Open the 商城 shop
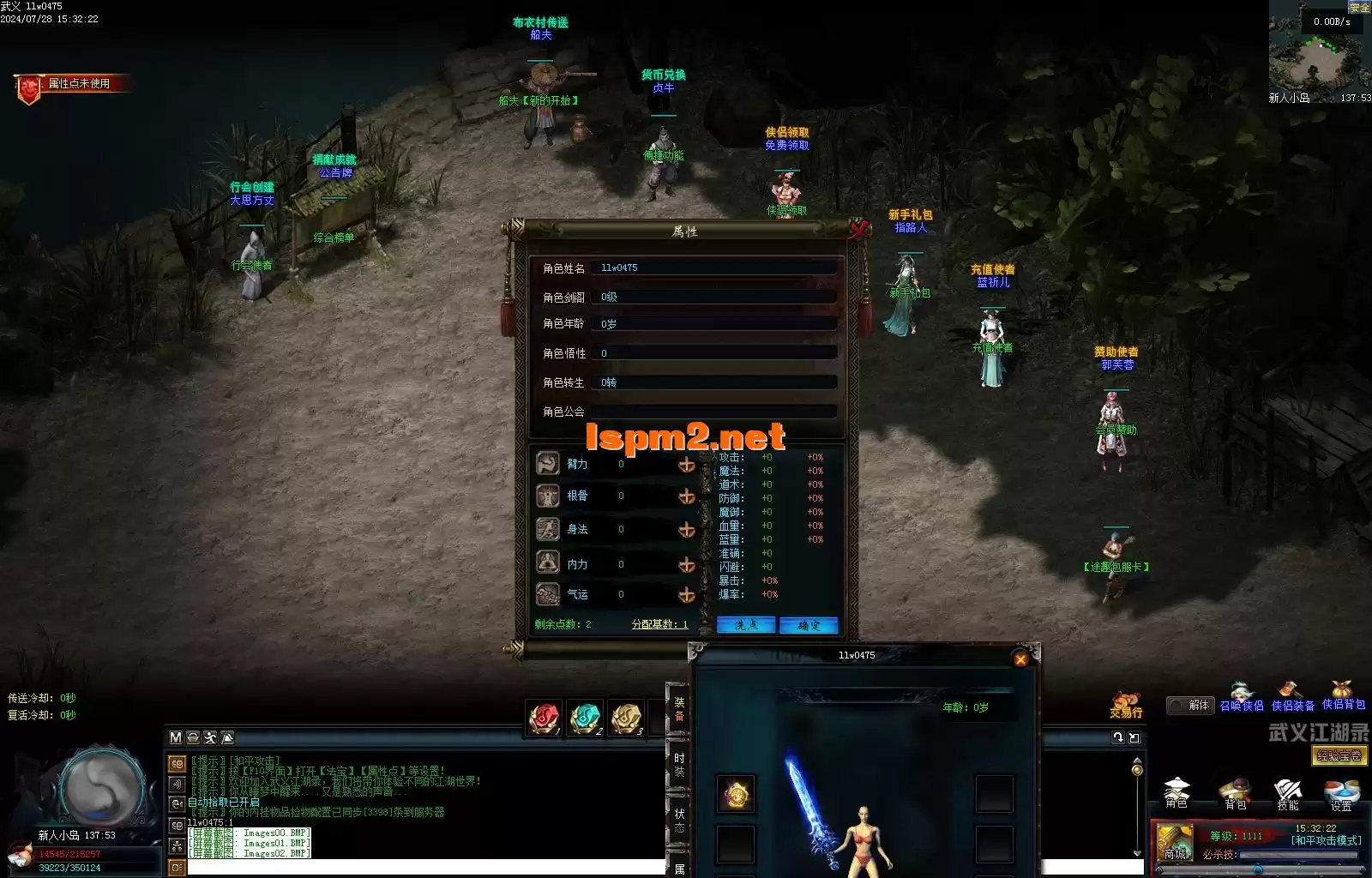The width and height of the screenshot is (1372, 878). [x=1175, y=841]
